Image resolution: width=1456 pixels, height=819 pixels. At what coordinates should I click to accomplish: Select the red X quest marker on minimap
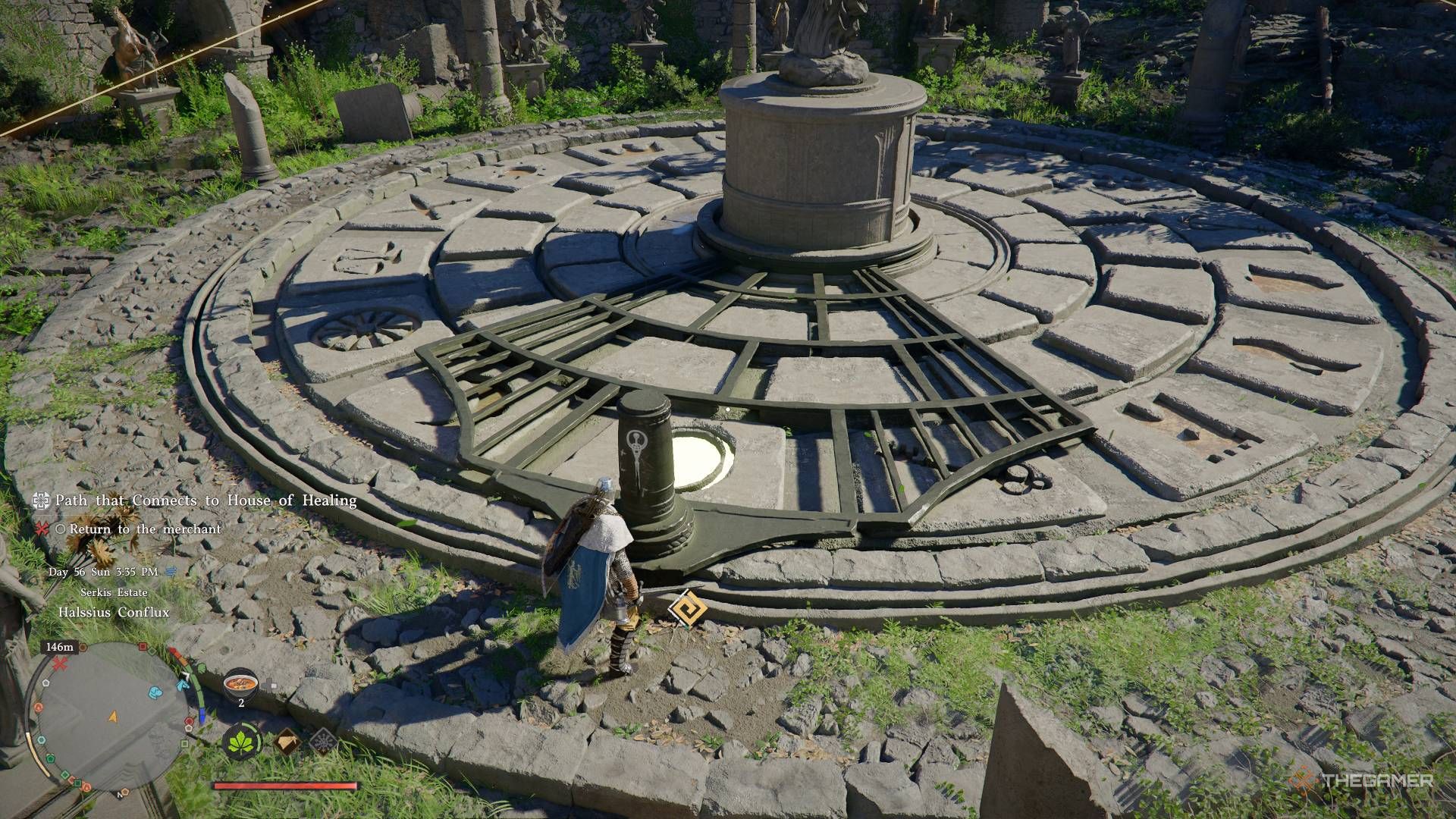60,664
